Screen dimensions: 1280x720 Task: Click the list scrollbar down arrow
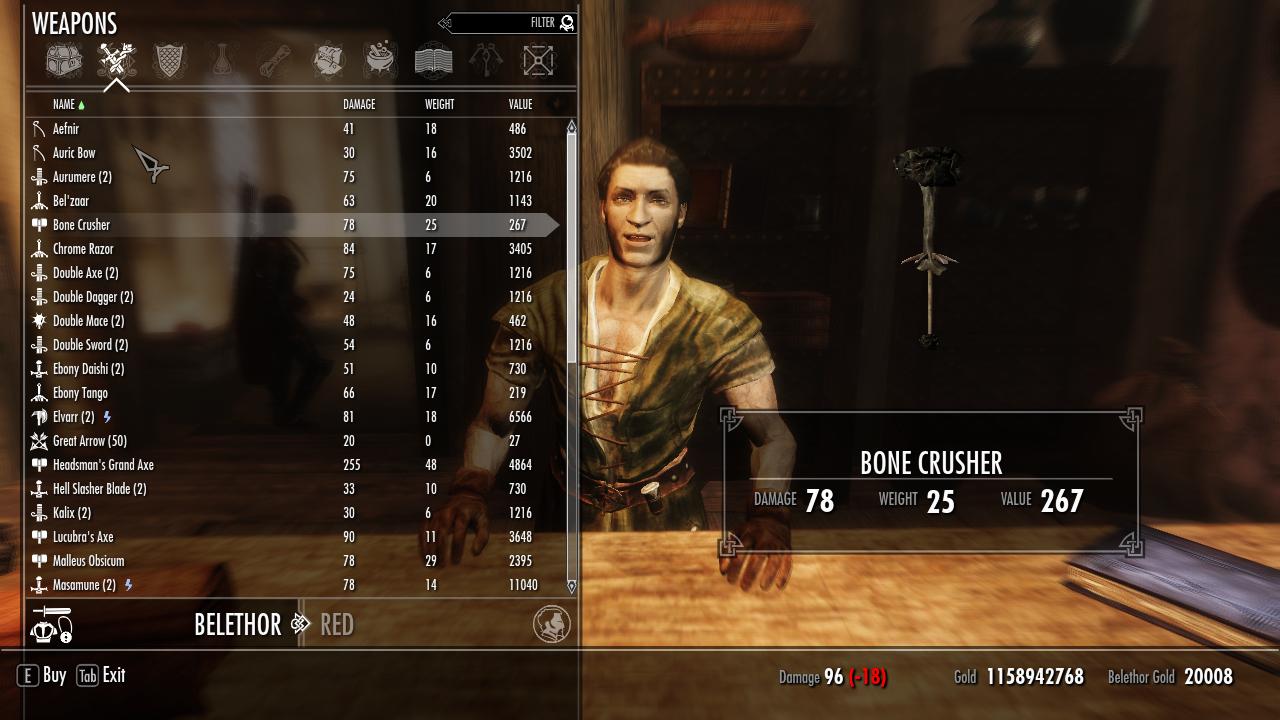coord(572,586)
